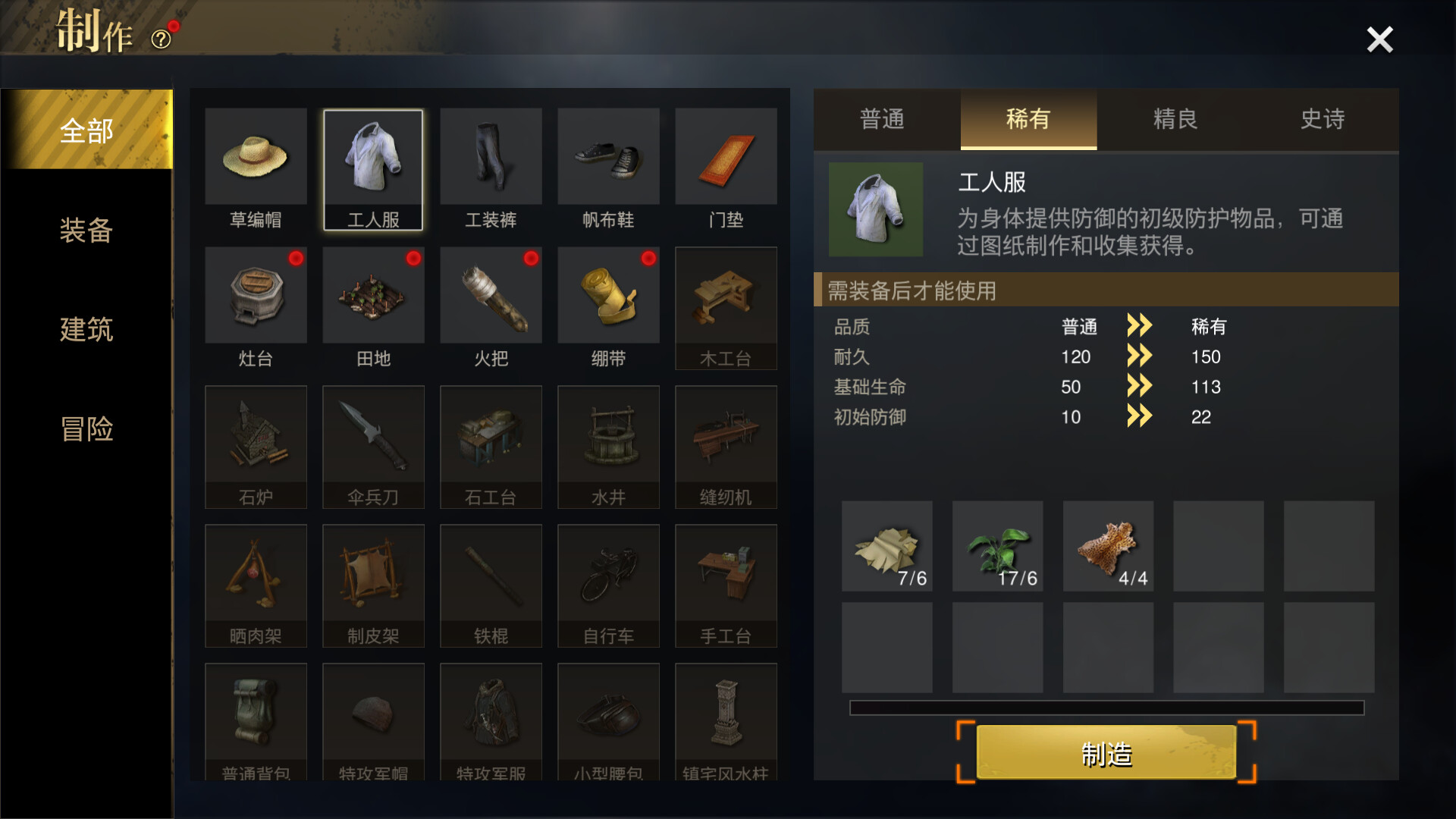Select the 伞兵刀 knife icon
This screenshot has width=1456, height=819.
[373, 436]
